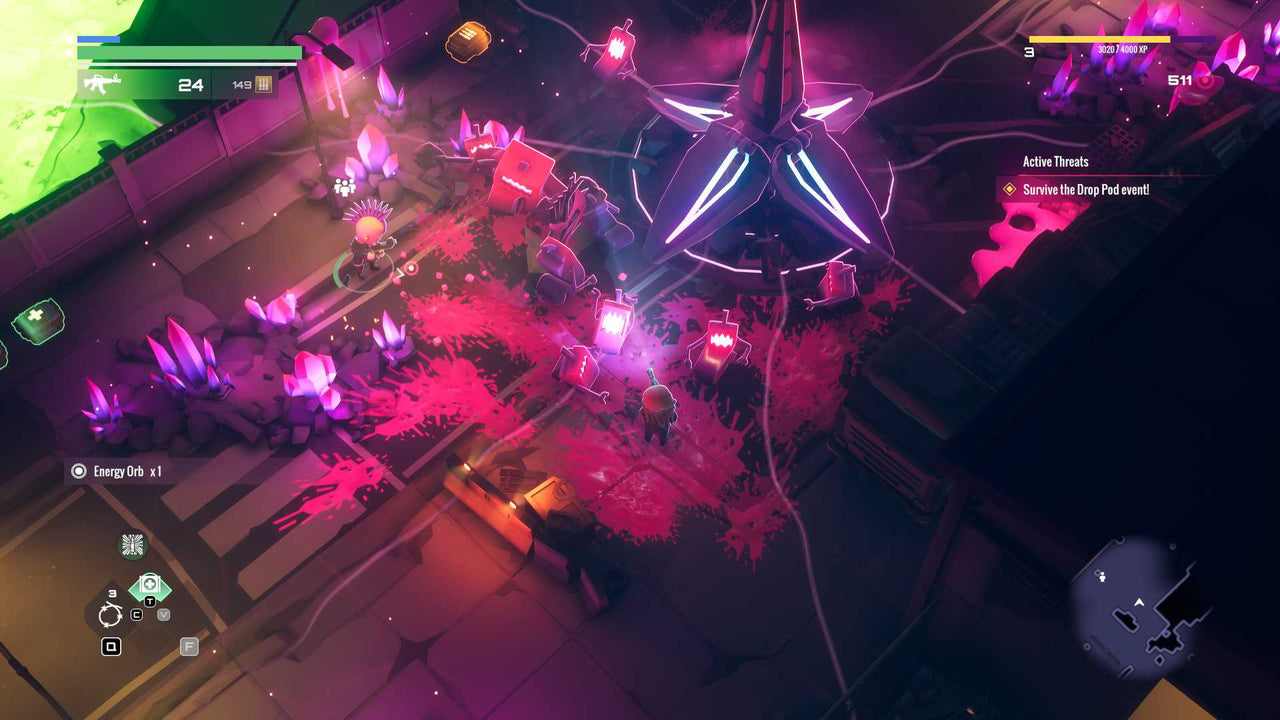Image resolution: width=1280 pixels, height=720 pixels.
Task: Click the green health bar
Action: tap(190, 52)
